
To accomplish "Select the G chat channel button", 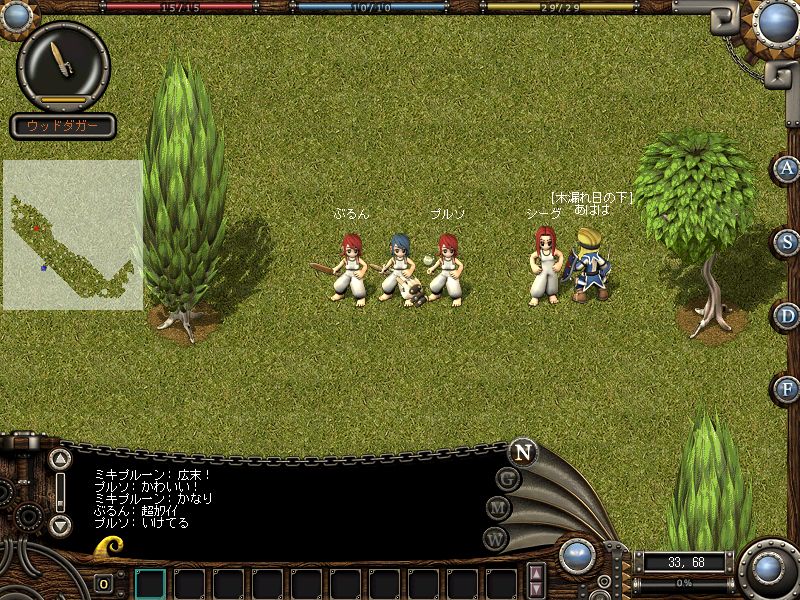I will pyautogui.click(x=508, y=478).
